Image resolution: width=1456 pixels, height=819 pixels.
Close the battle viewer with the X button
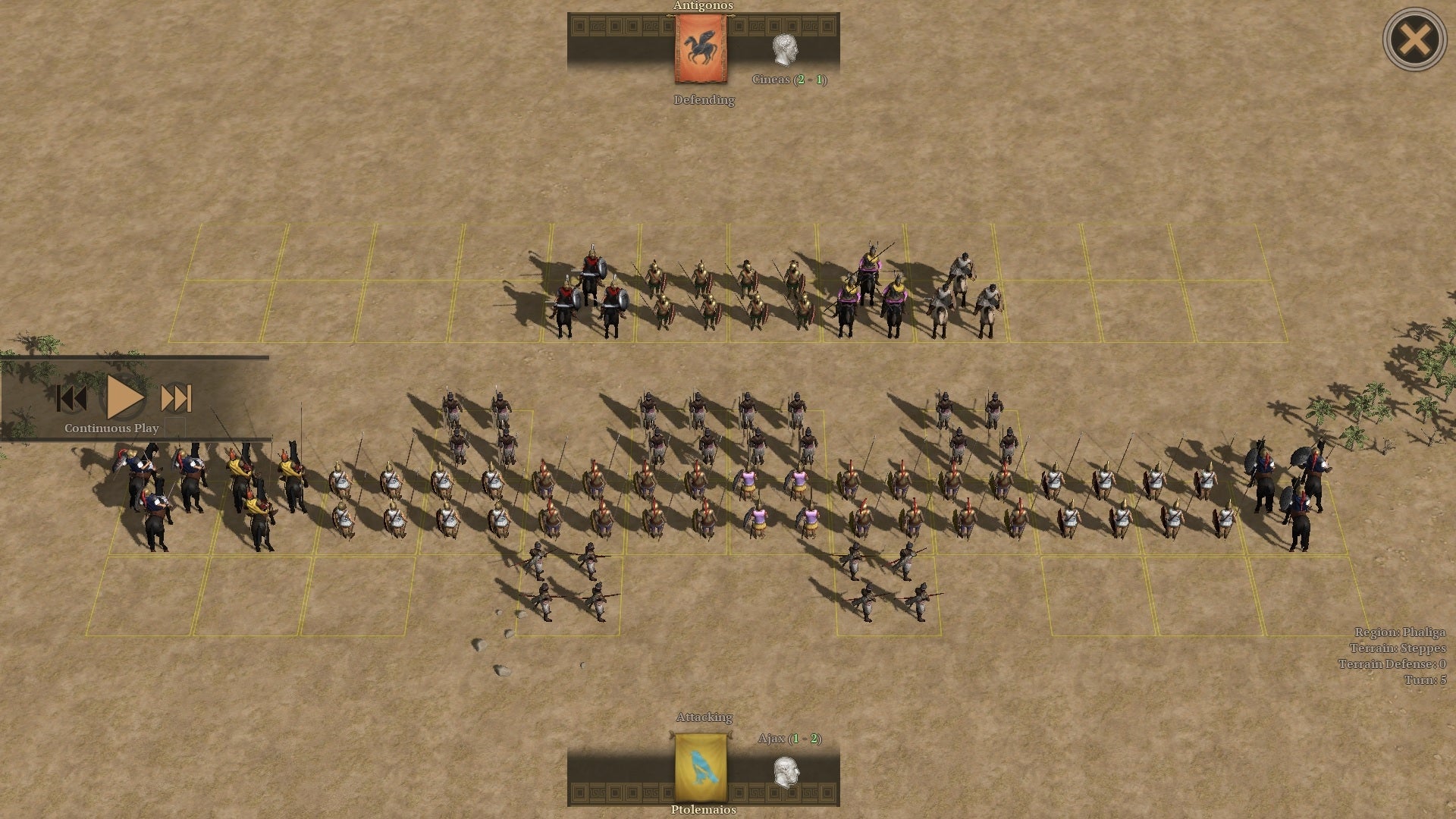[x=1415, y=38]
